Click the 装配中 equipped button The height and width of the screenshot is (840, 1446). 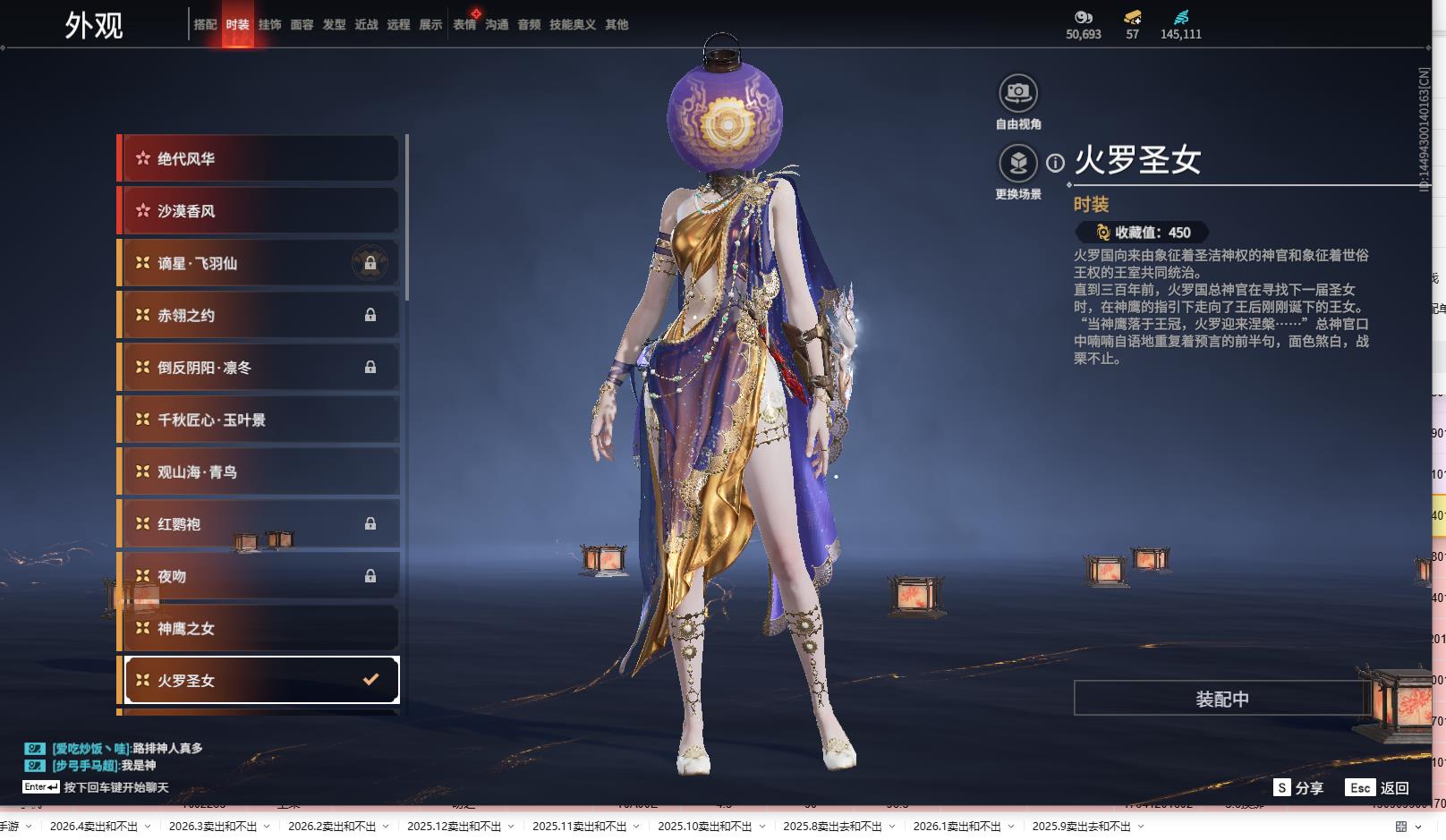pyautogui.click(x=1221, y=699)
